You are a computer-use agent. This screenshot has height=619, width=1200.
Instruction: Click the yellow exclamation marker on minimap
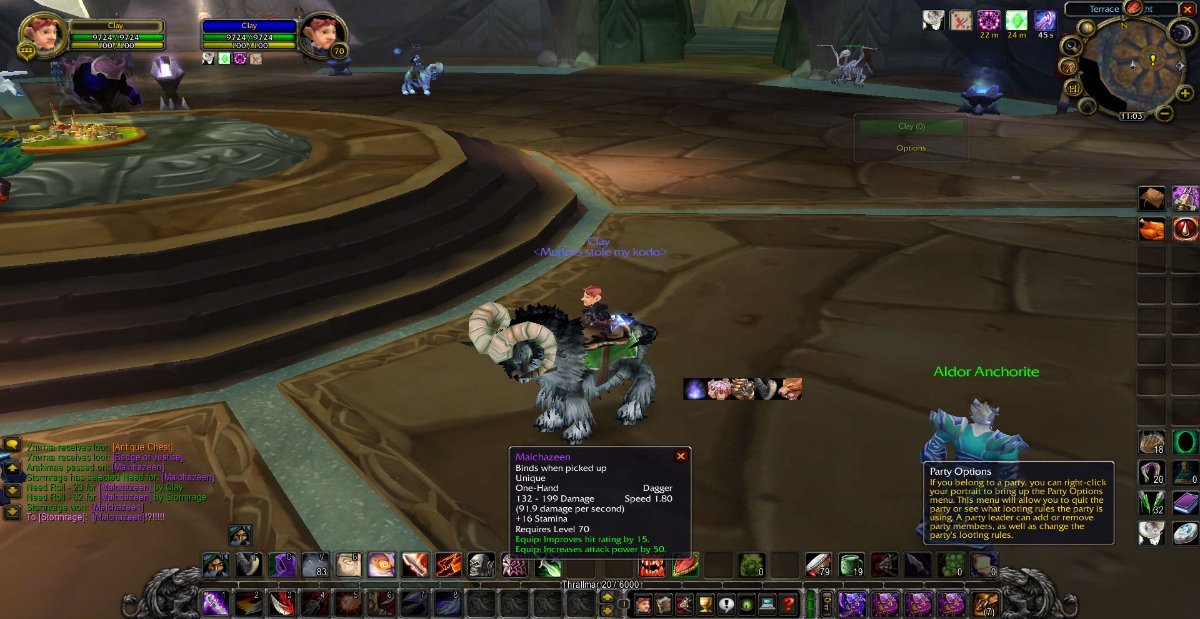(1151, 60)
